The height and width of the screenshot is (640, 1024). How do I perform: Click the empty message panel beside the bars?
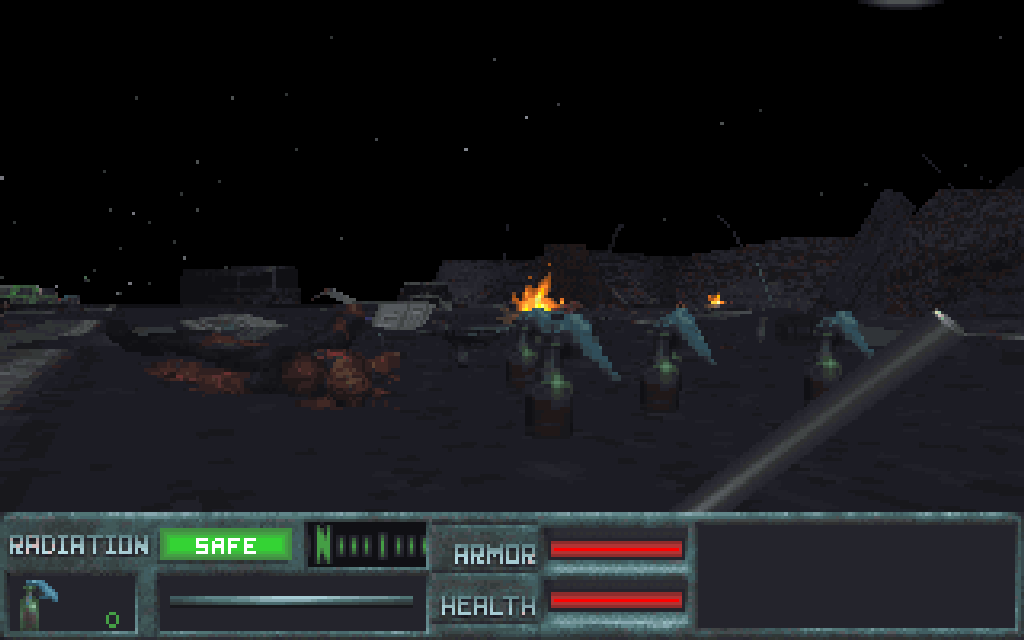pyautogui.click(x=856, y=575)
